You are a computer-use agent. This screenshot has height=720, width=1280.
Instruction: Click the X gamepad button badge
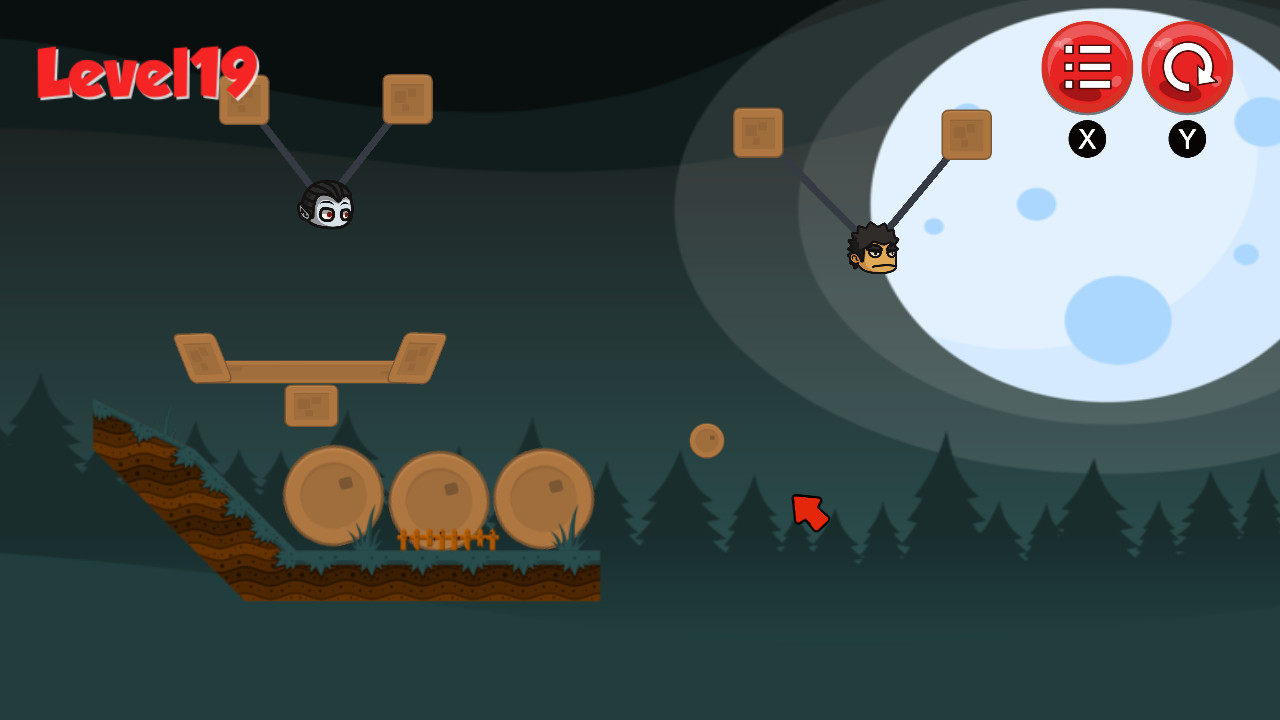coord(1087,139)
